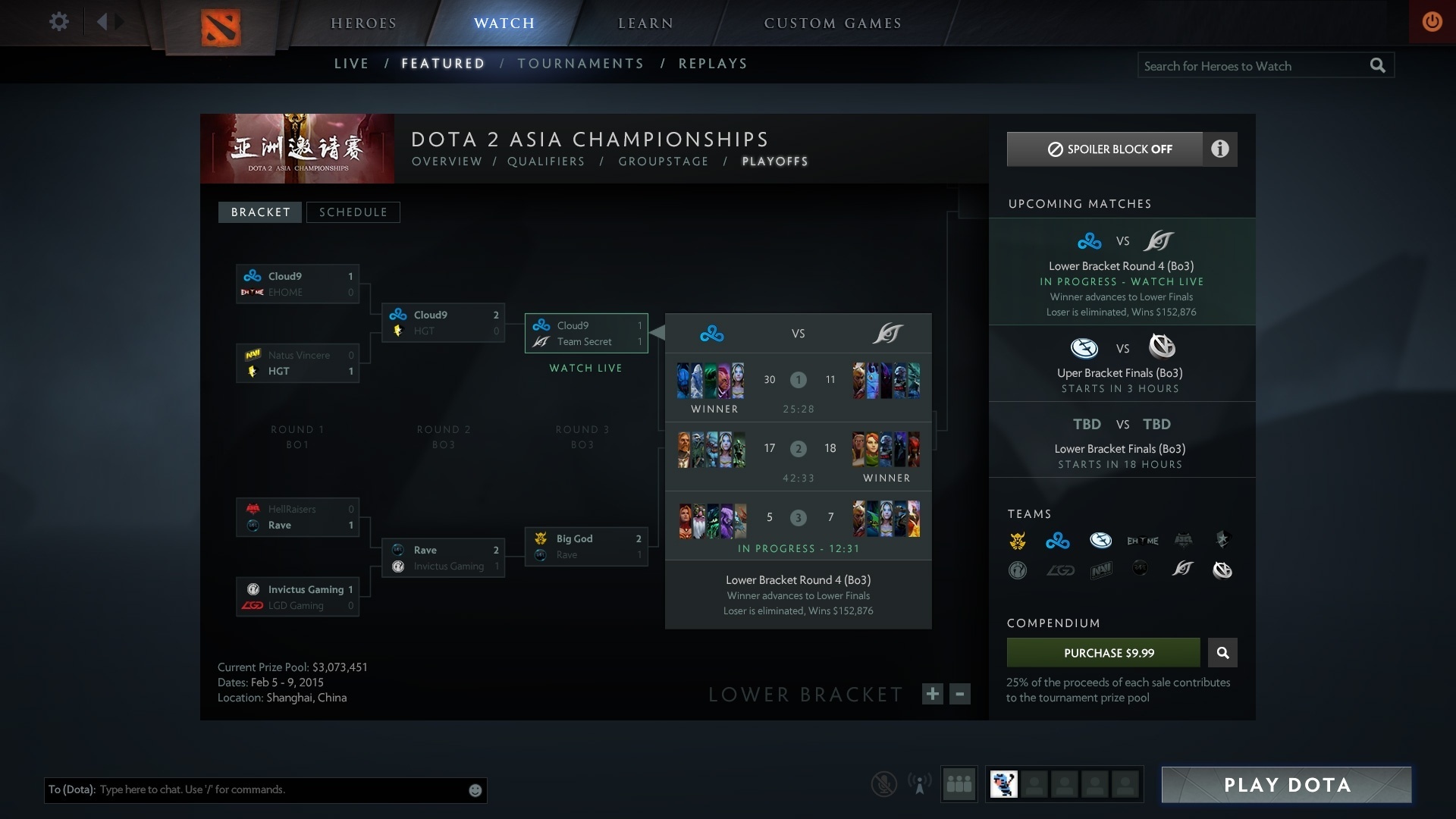Open the emoticon picker in the chat box

click(x=475, y=789)
